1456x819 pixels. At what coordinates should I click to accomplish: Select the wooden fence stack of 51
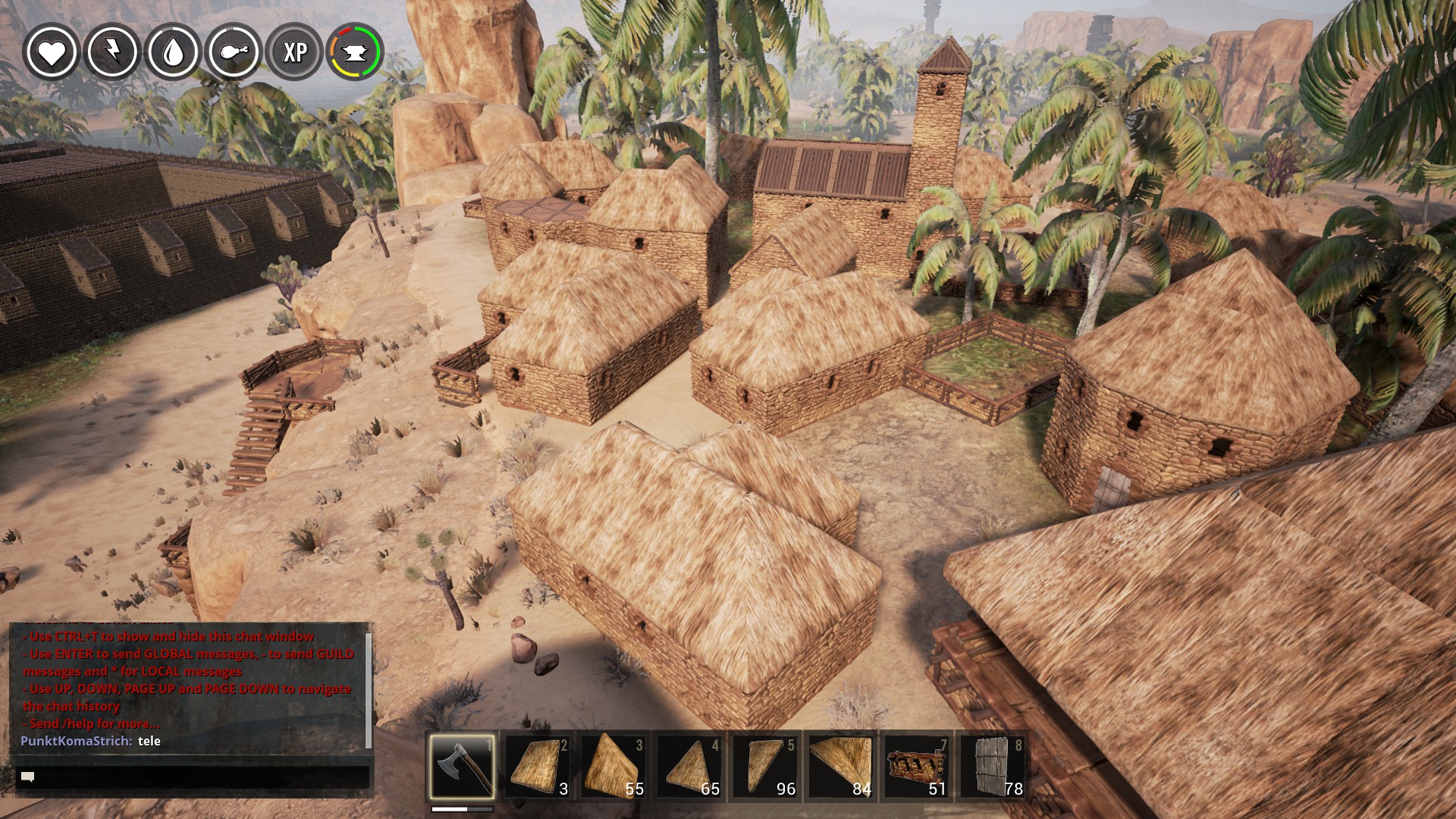(x=917, y=766)
